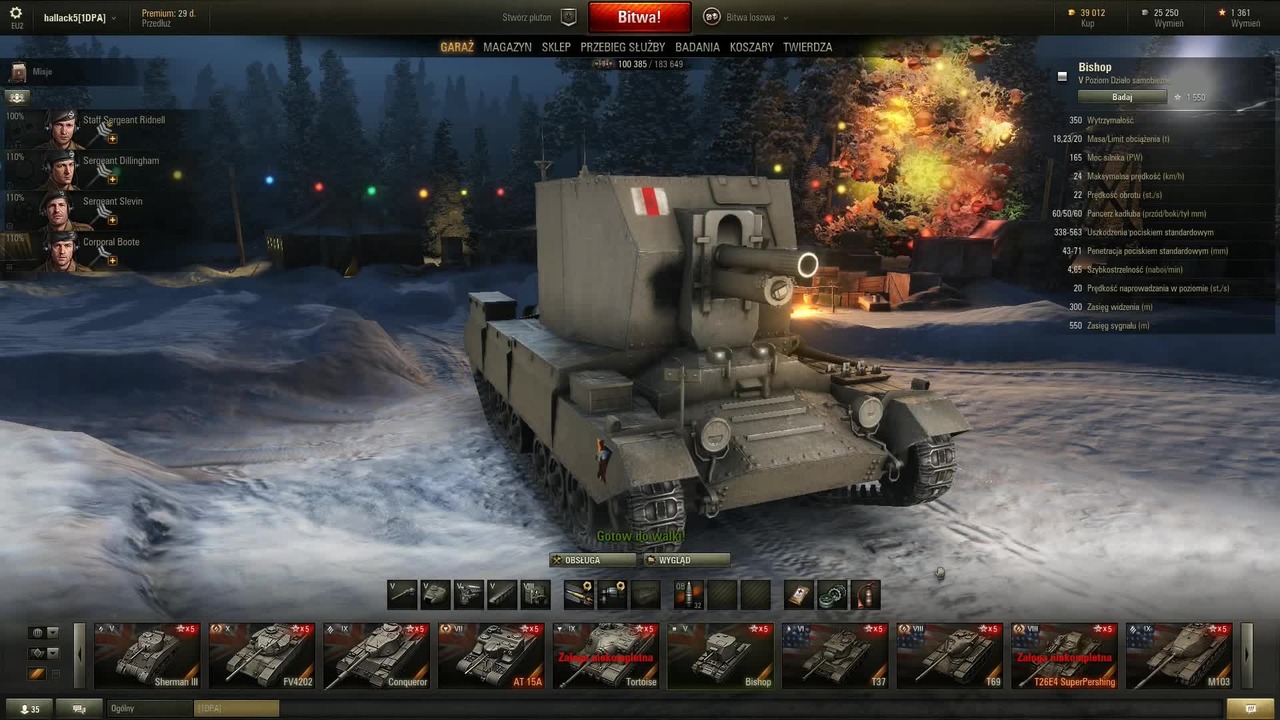Switch to the Sklep tab
The image size is (1280, 720).
coord(556,47)
